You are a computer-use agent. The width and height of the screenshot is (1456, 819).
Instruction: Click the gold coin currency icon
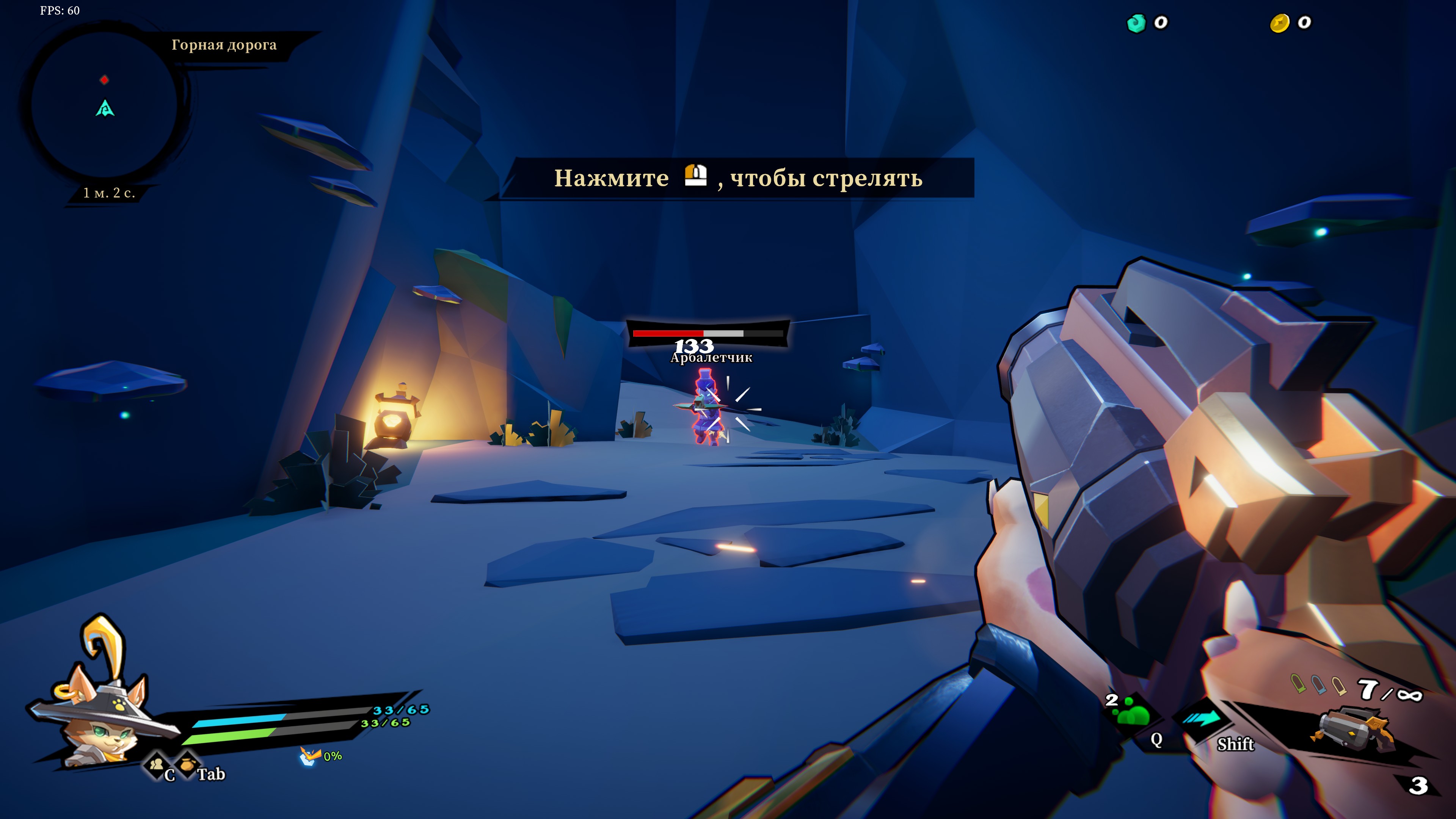pyautogui.click(x=1279, y=23)
